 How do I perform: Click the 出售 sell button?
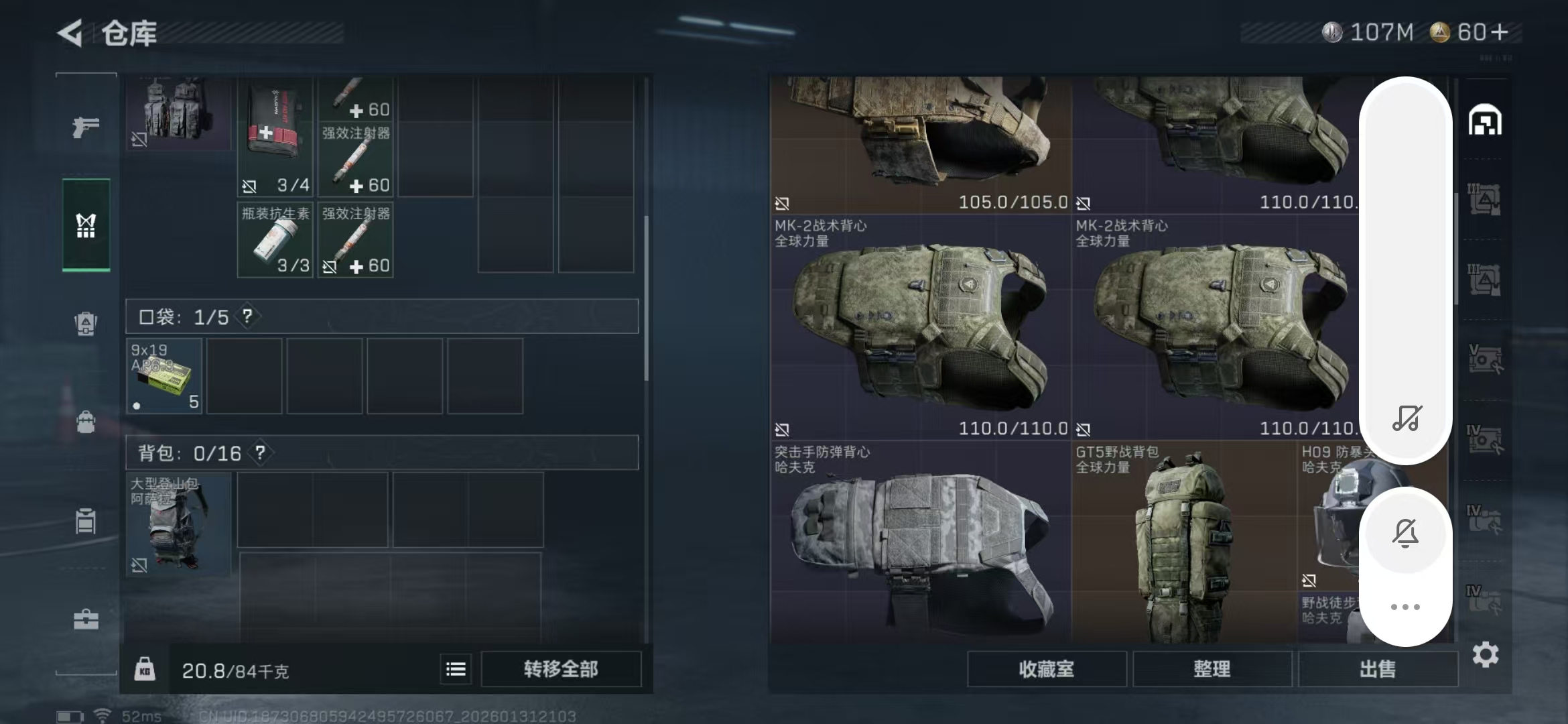(1377, 669)
